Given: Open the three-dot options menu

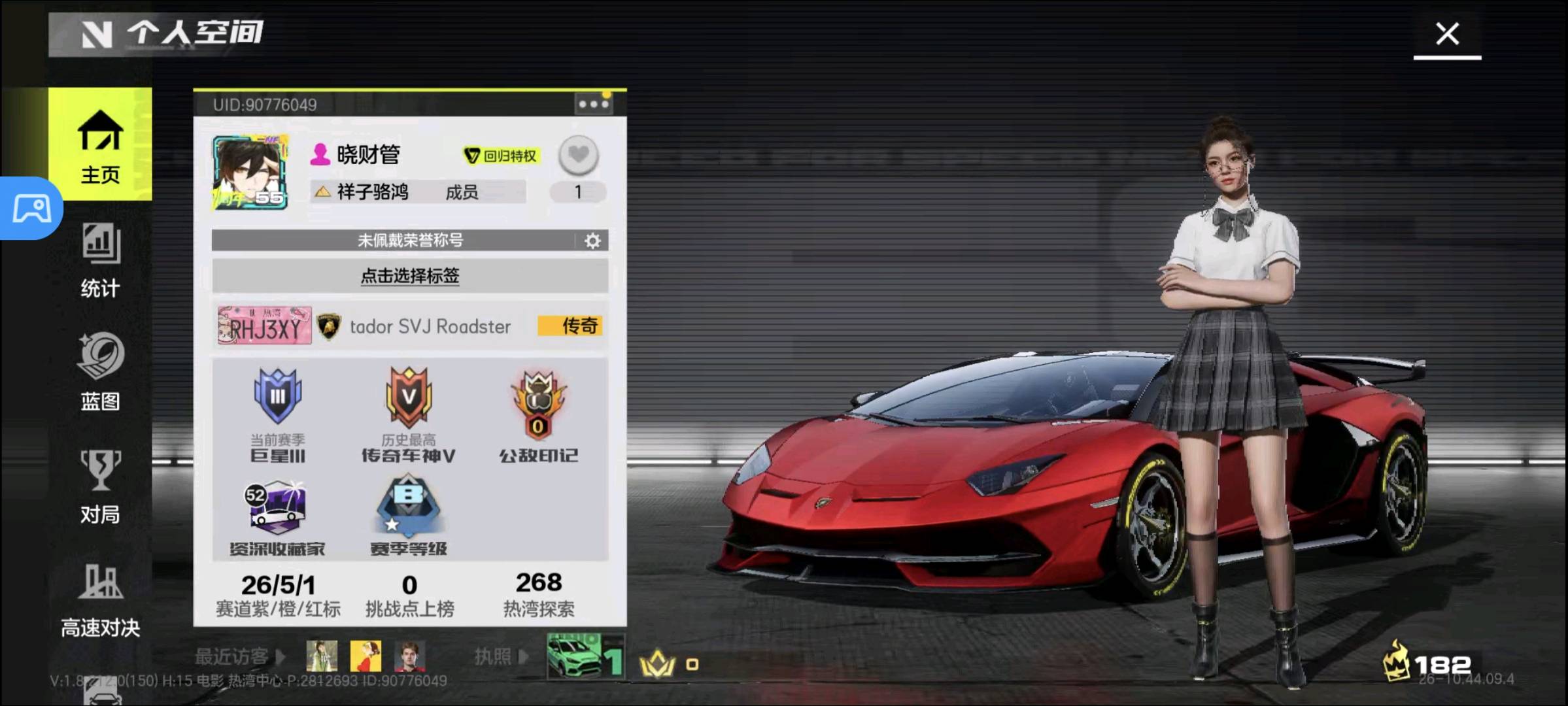Looking at the screenshot, I should pos(592,105).
